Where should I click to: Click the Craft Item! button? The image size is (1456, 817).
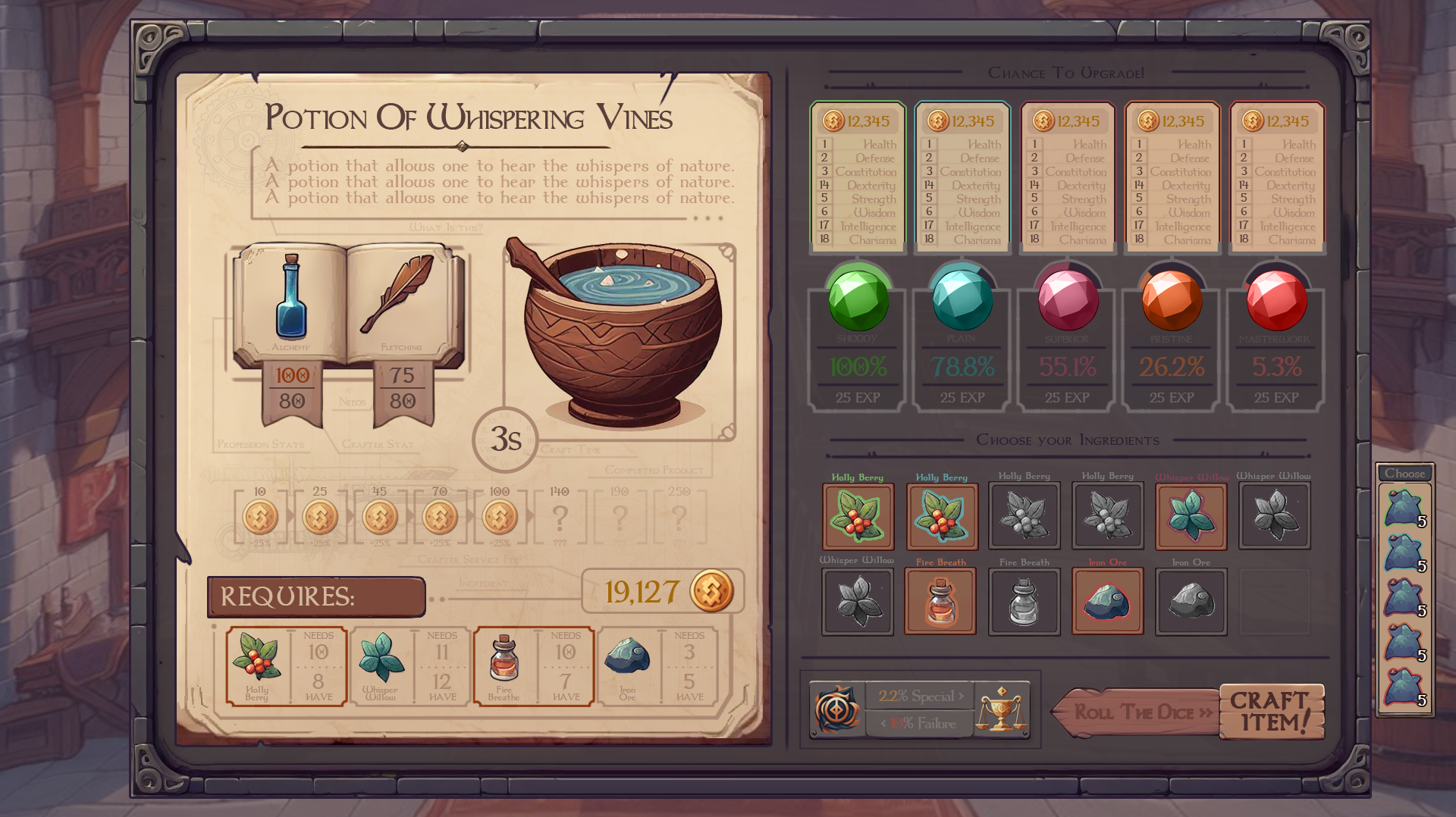pyautogui.click(x=1271, y=712)
